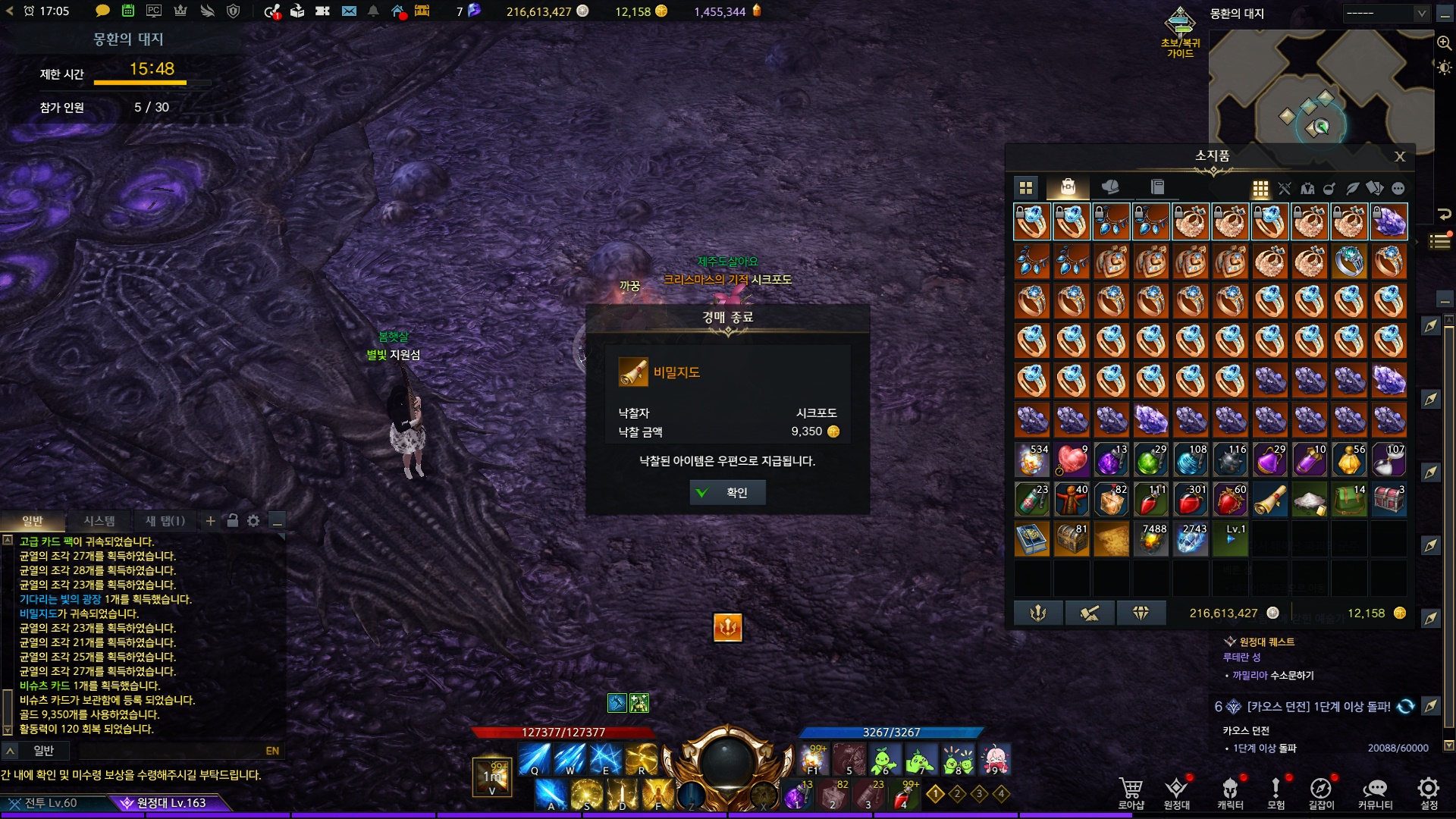Open the 길잡이 guide menu
Screen dimensions: 1456x819
[1321, 792]
